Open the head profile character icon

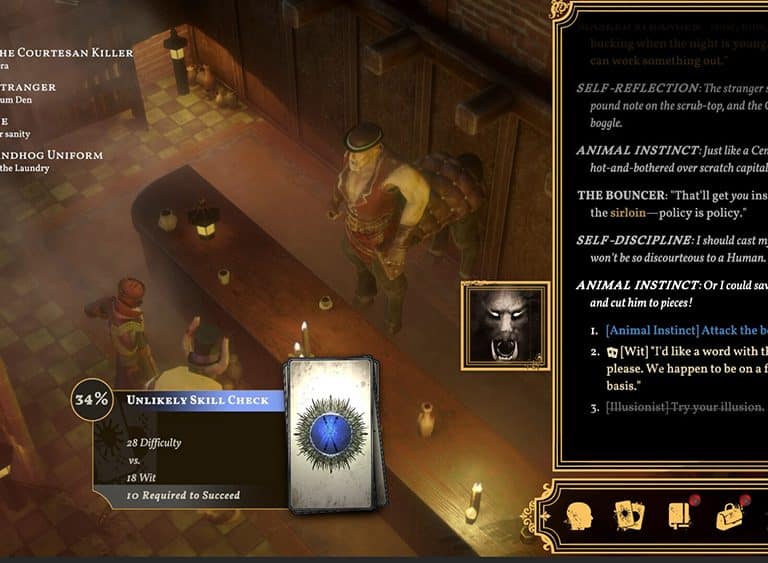click(x=580, y=516)
